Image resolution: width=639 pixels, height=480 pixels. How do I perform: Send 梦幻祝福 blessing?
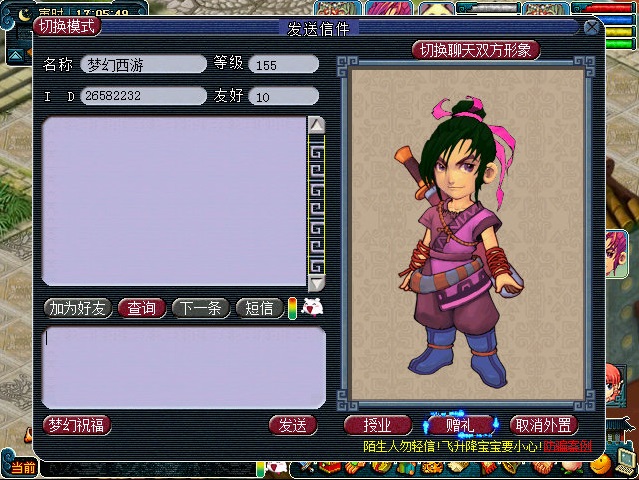[x=77, y=425]
